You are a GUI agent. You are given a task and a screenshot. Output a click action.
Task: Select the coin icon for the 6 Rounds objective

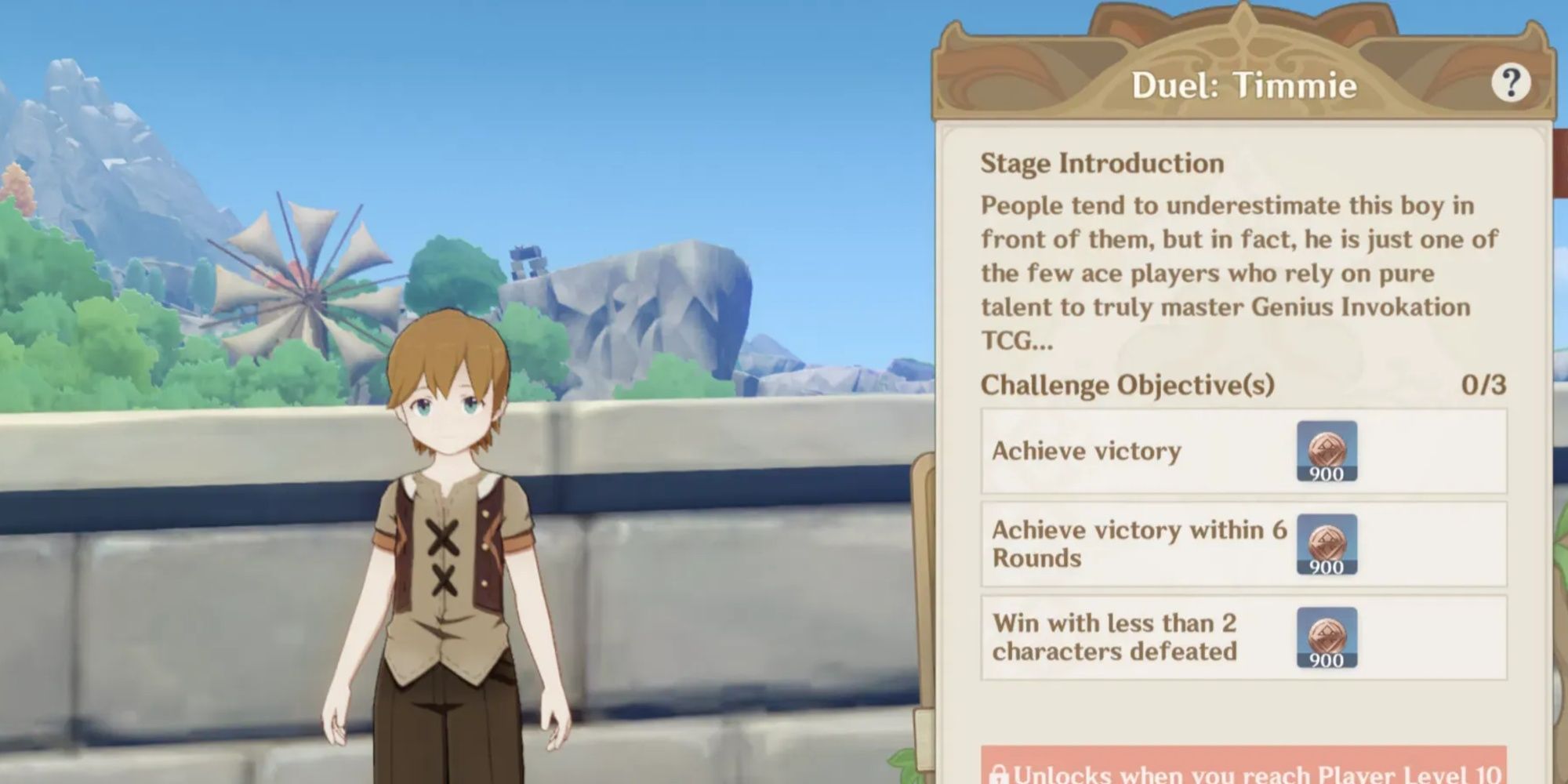point(1328,544)
